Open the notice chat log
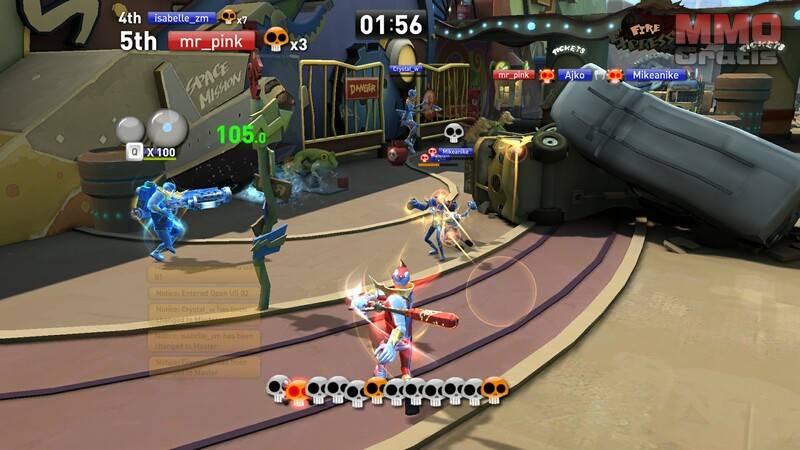Screen dimensions: 800x450 click(204, 320)
